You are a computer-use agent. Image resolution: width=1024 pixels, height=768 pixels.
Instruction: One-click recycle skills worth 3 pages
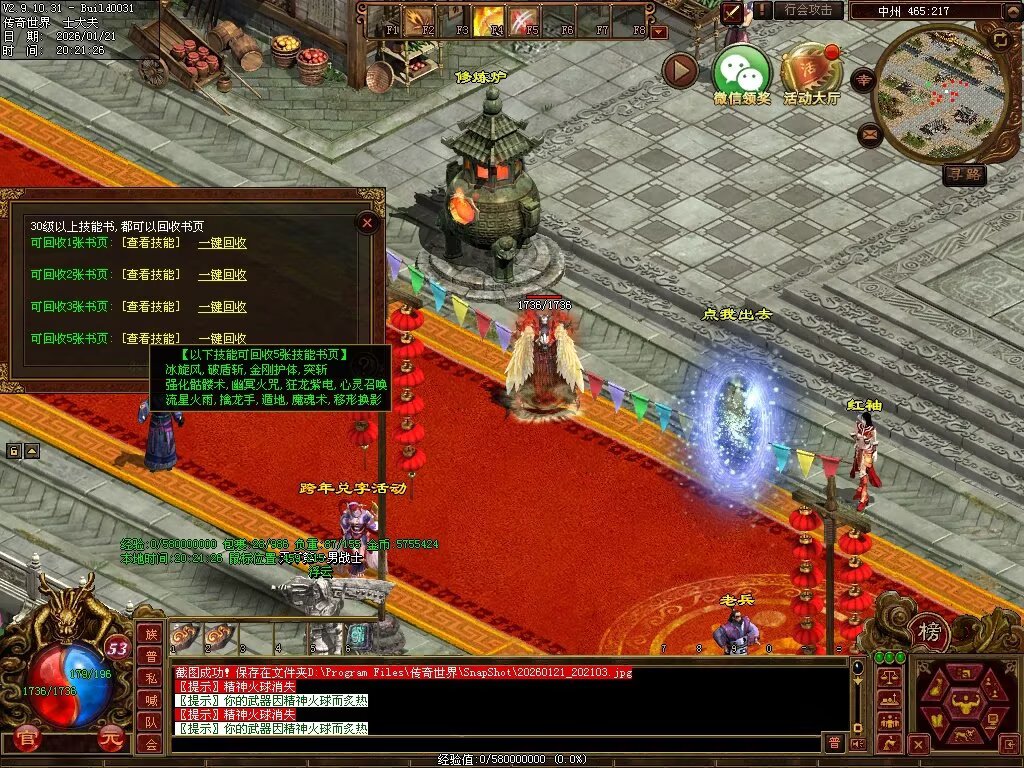[x=222, y=307]
